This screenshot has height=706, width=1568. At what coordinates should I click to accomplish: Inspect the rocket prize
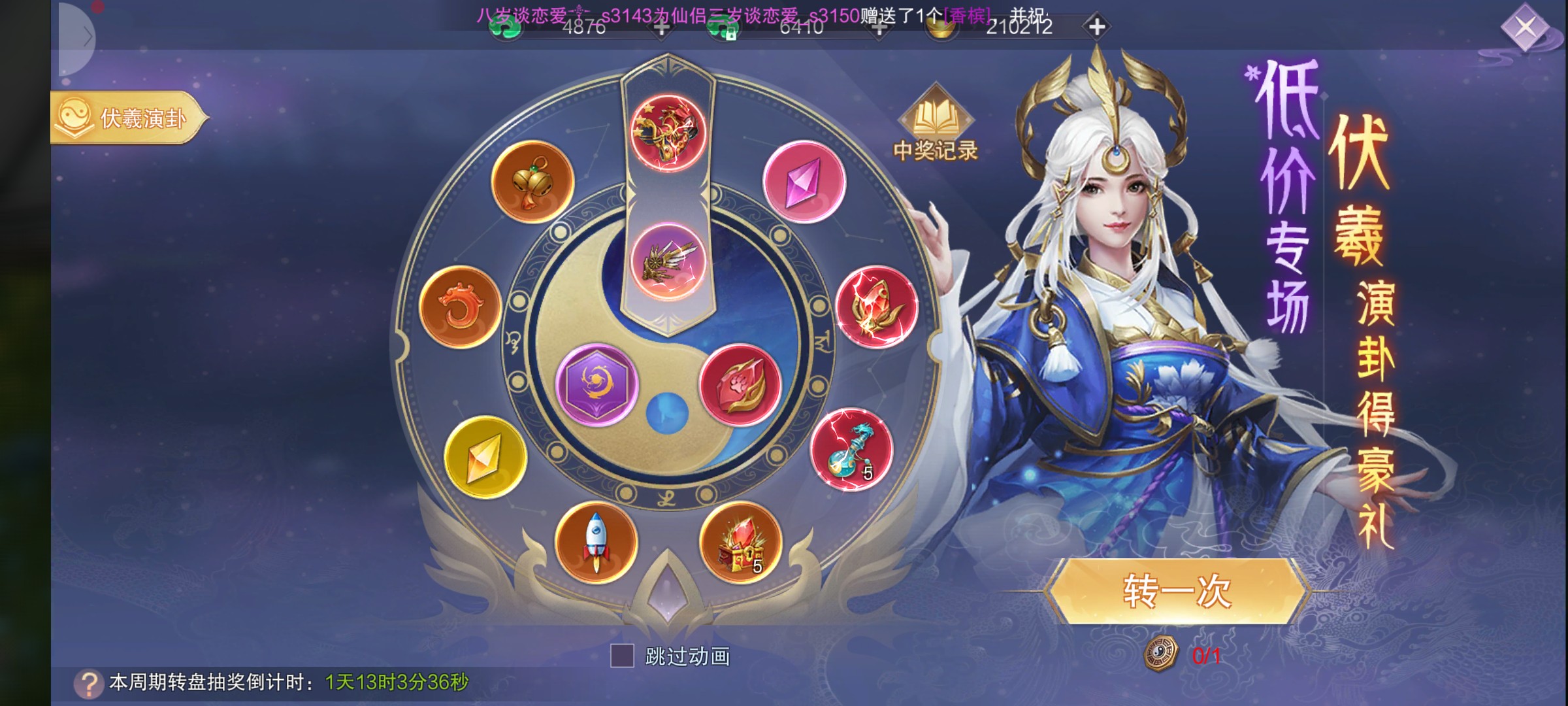(x=596, y=542)
